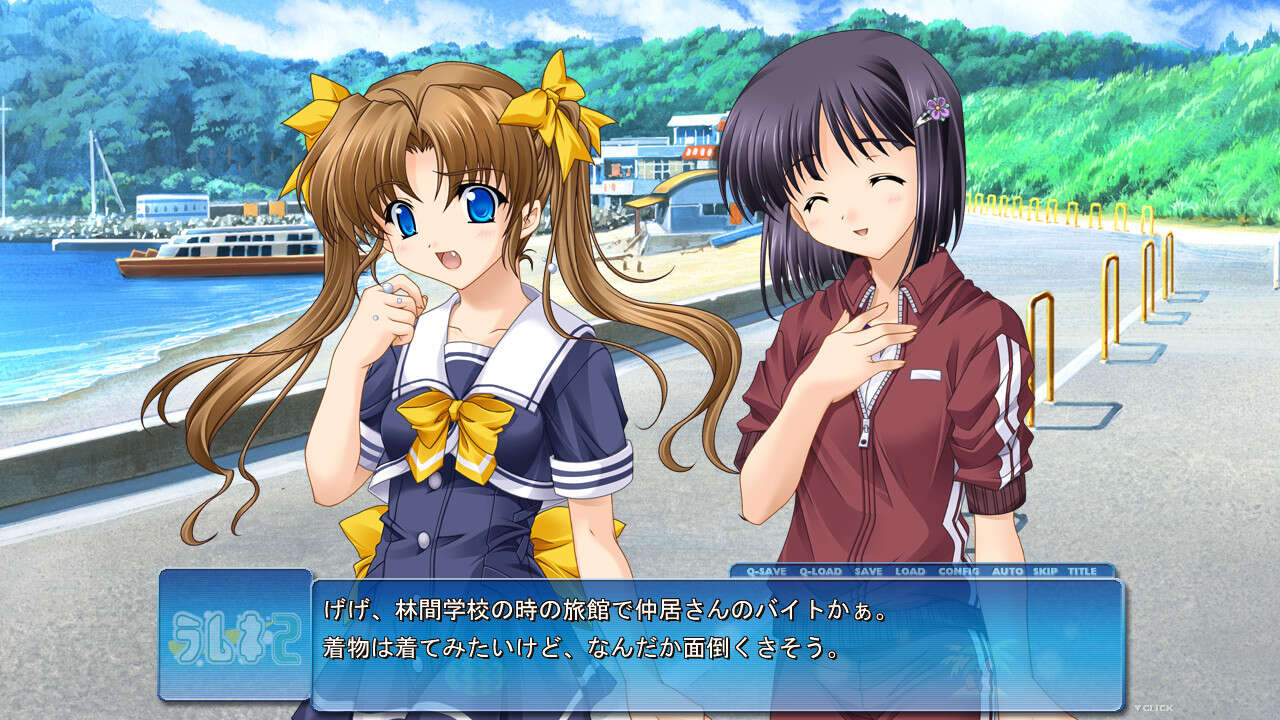Toggle SKIP mode to fast-forward text
This screenshot has height=720, width=1280.
tap(1046, 571)
